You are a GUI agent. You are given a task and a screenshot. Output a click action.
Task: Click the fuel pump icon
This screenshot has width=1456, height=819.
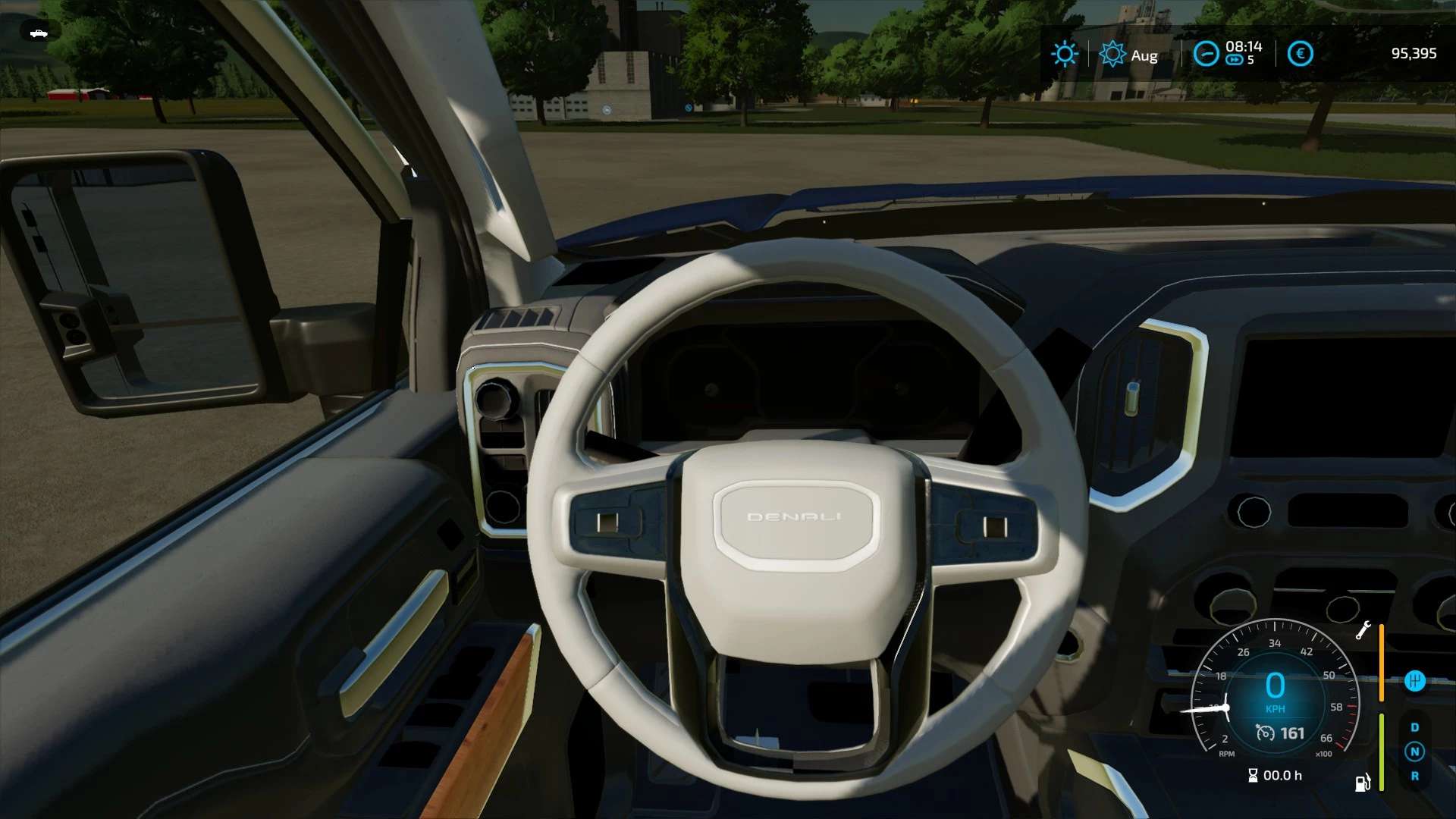(1362, 782)
